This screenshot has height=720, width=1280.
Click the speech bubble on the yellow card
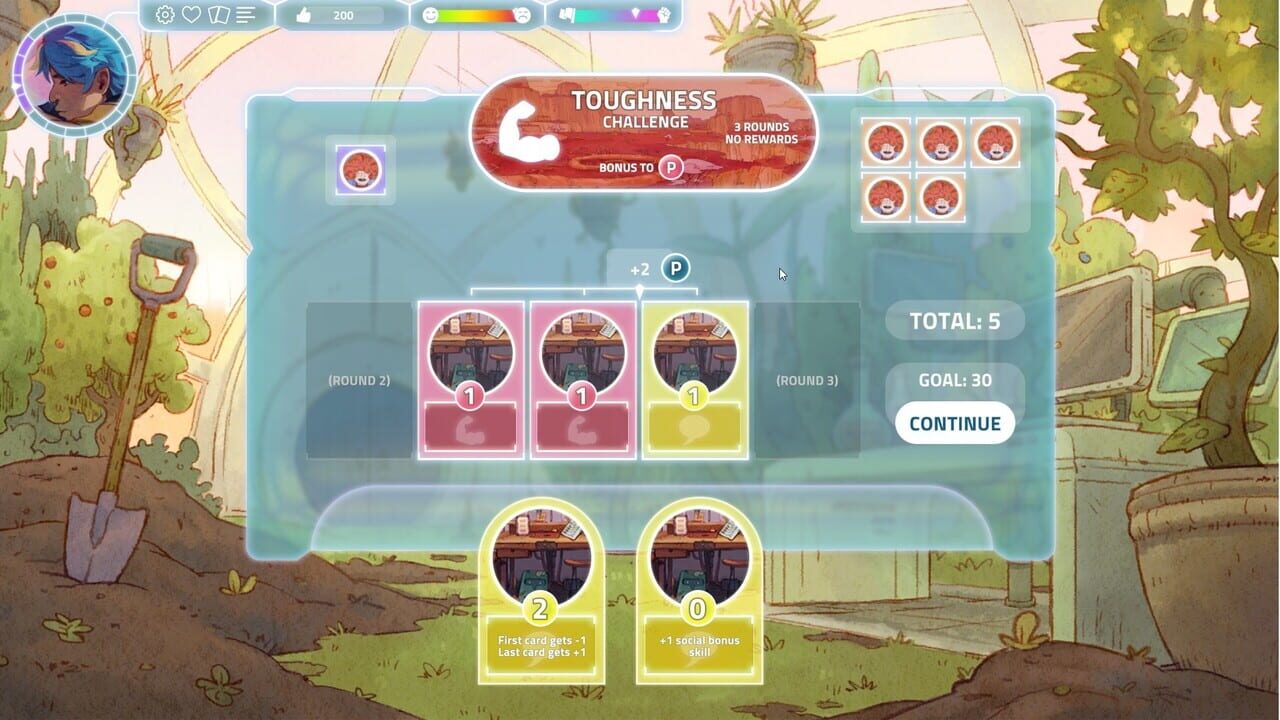point(694,428)
